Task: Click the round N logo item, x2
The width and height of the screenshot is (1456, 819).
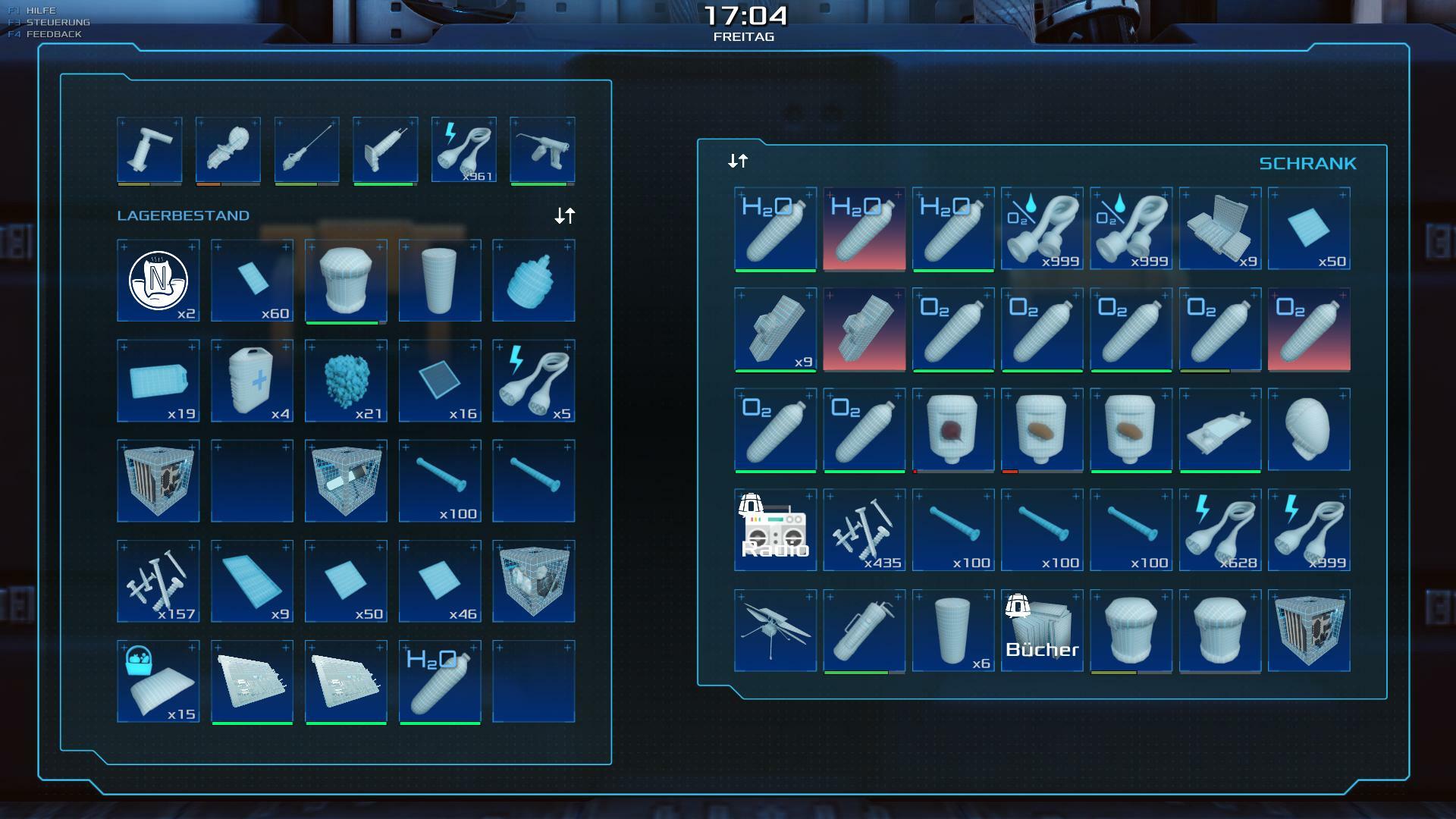Action: tap(158, 281)
